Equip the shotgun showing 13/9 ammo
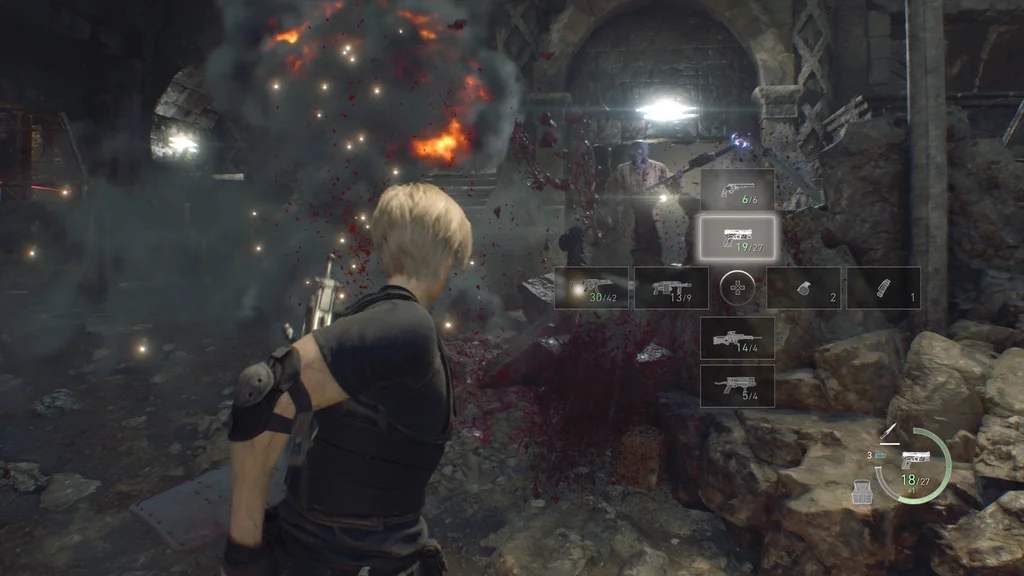Screen dimensions: 1024x576 tap(671, 288)
